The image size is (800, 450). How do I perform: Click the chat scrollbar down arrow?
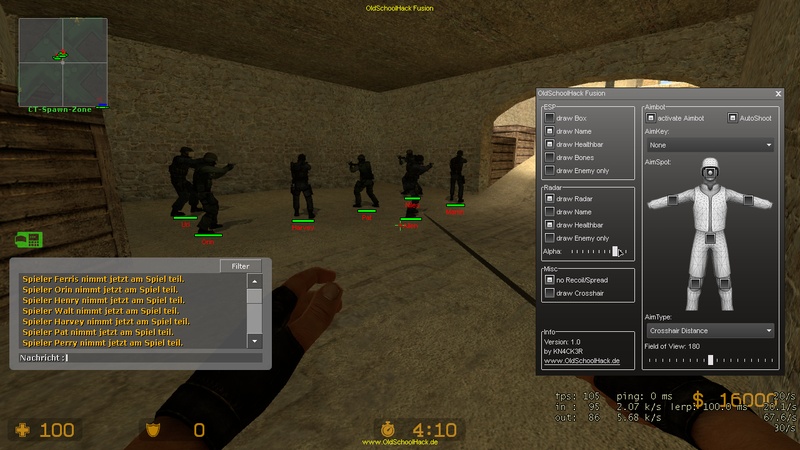pyautogui.click(x=254, y=341)
